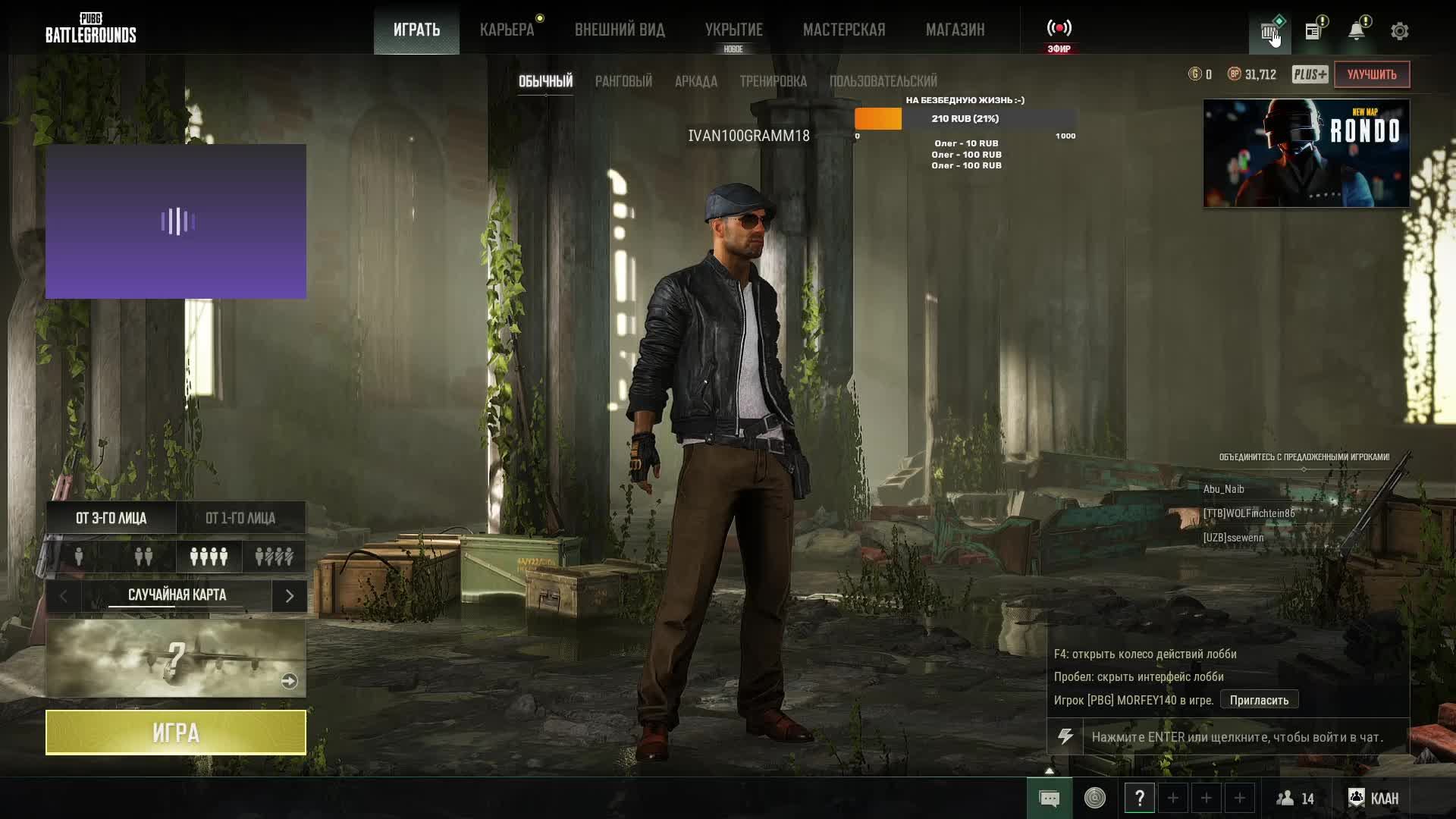Open the МАГАЗИН store tab

click(955, 30)
